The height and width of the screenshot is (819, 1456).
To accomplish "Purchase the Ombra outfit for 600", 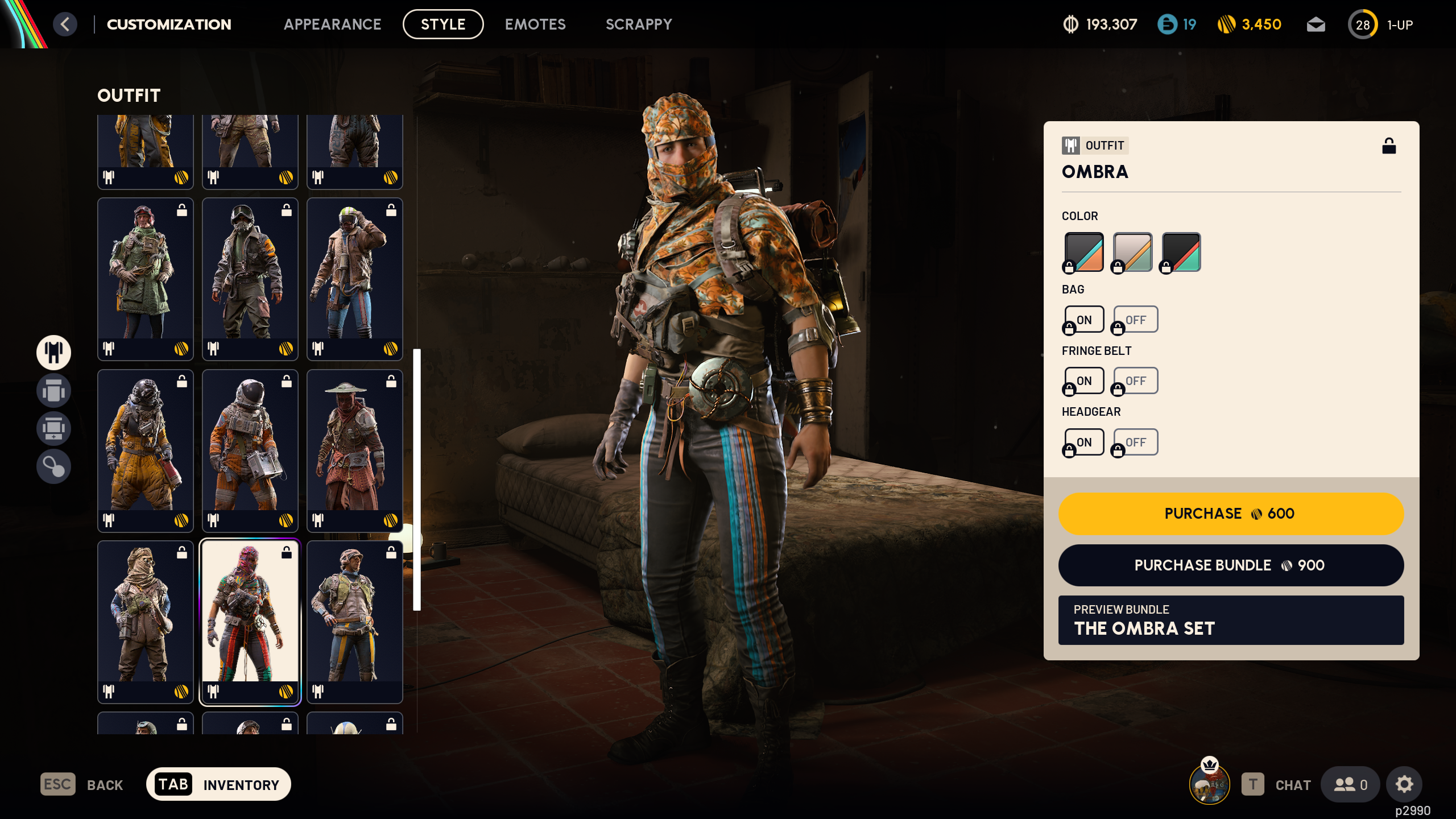I will tap(1230, 514).
